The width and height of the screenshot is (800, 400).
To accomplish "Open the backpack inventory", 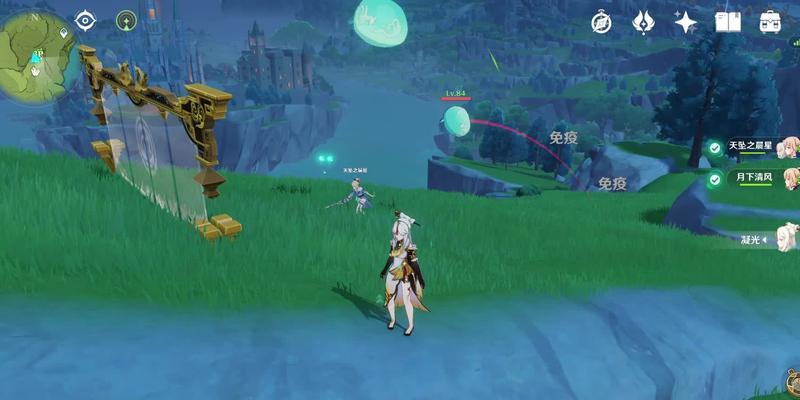I will (x=770, y=22).
